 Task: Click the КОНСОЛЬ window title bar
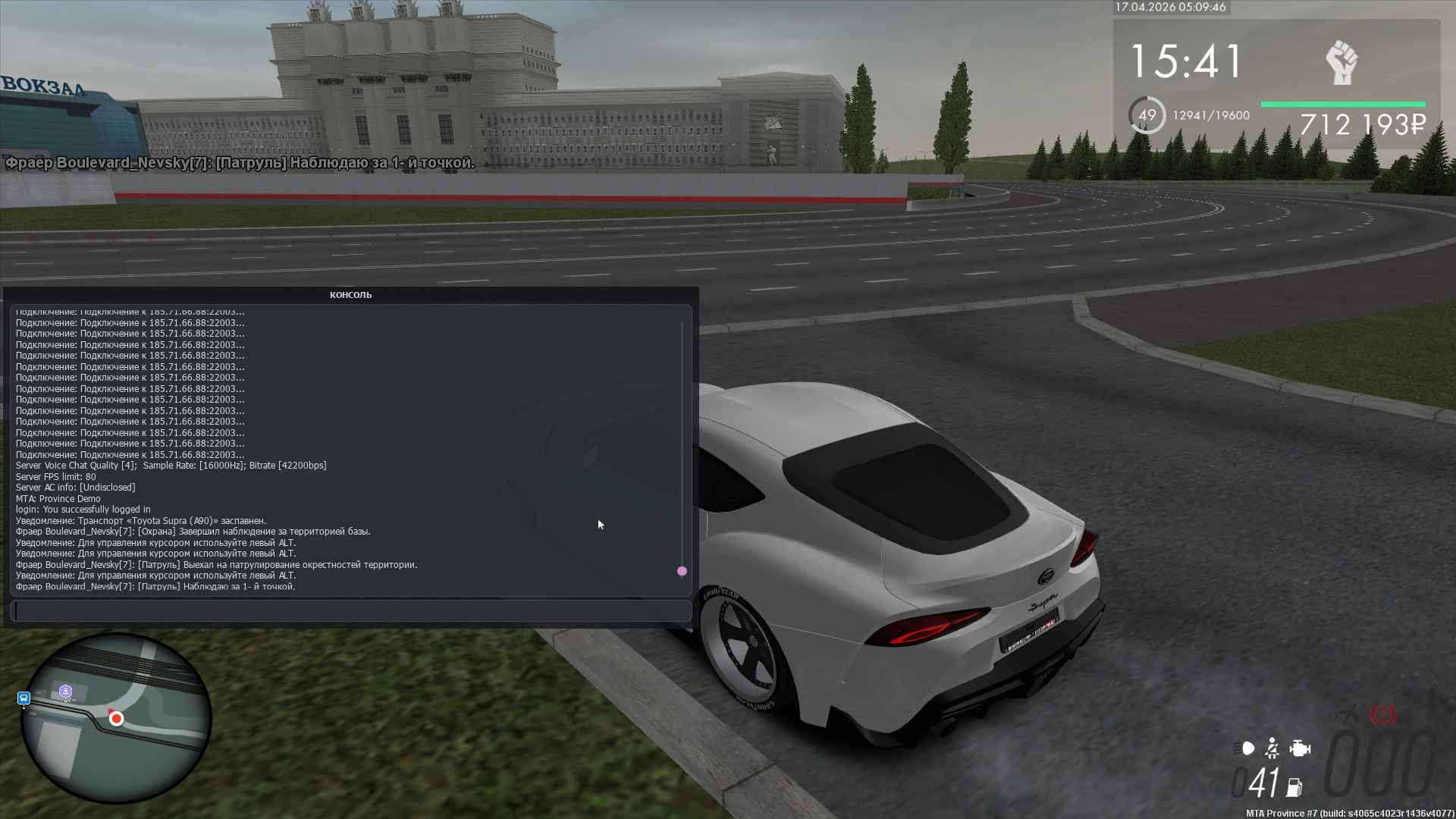tap(350, 294)
